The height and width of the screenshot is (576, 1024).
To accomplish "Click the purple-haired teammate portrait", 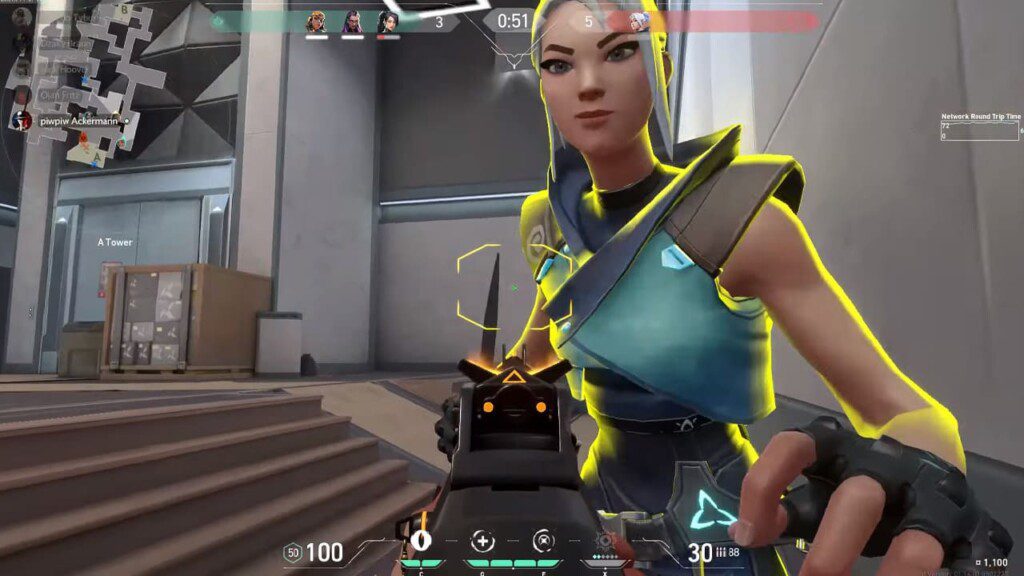I will coord(352,21).
